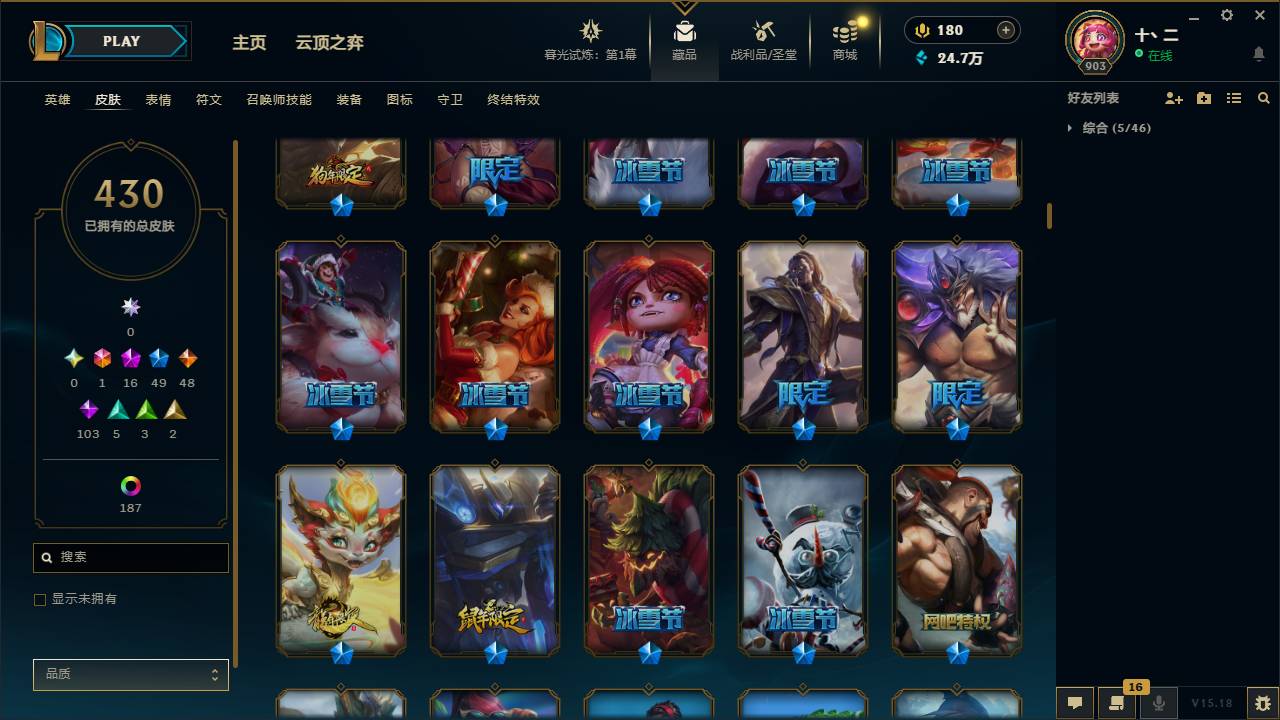The height and width of the screenshot is (720, 1280).
Task: Click the 夺光试炼 event icon
Action: coord(590,30)
